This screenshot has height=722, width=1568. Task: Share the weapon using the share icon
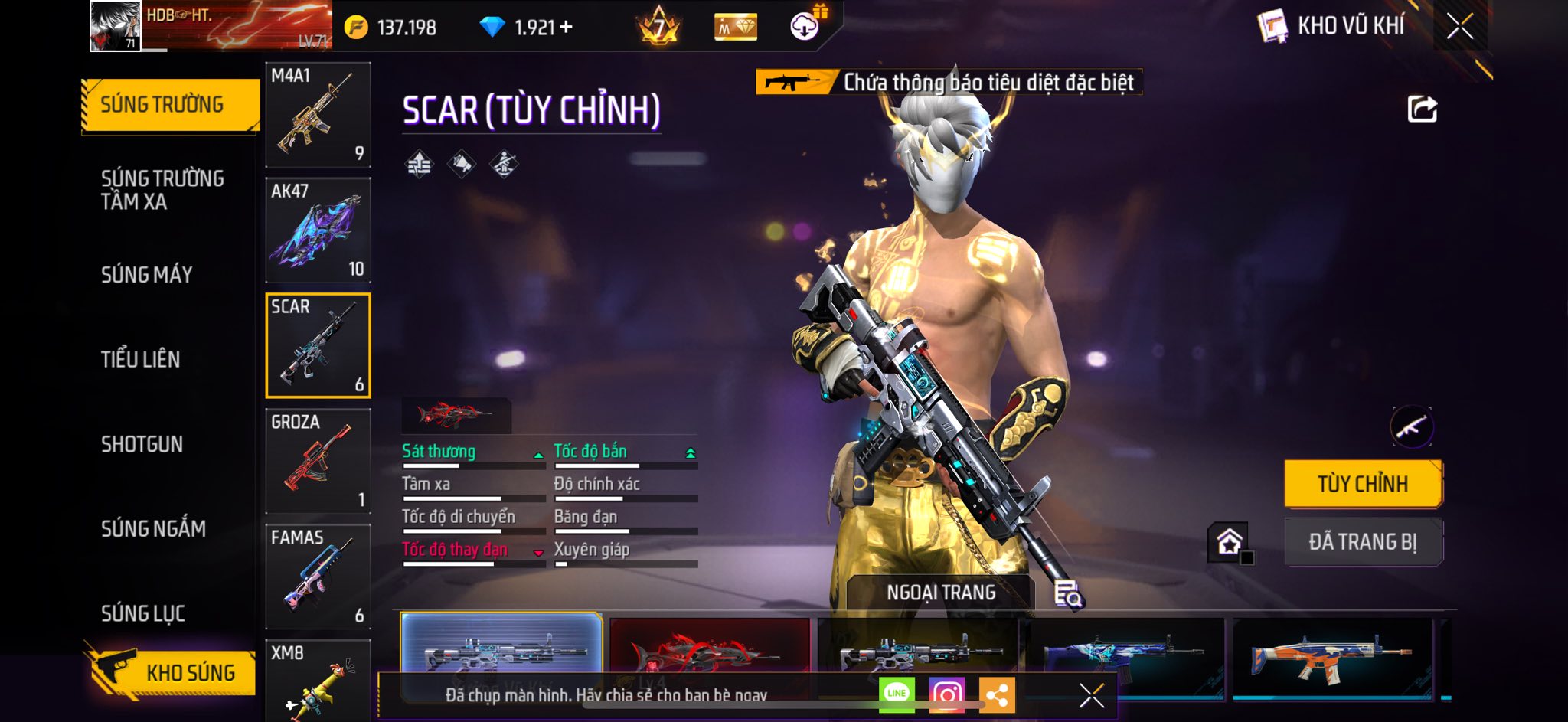[x=1423, y=109]
